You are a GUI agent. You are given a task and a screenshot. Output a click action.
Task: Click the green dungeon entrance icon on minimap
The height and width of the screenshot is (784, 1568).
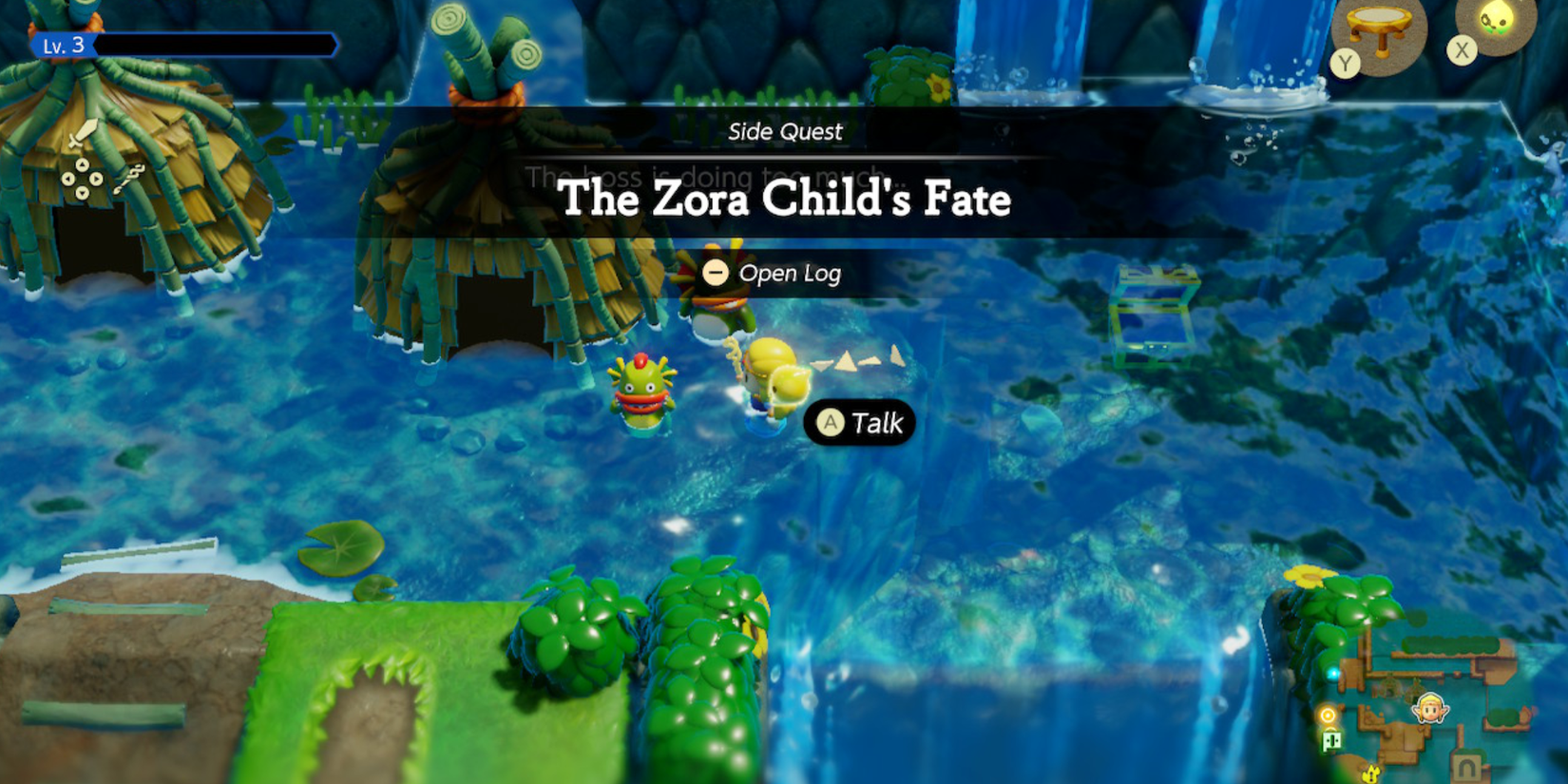coord(1331,739)
